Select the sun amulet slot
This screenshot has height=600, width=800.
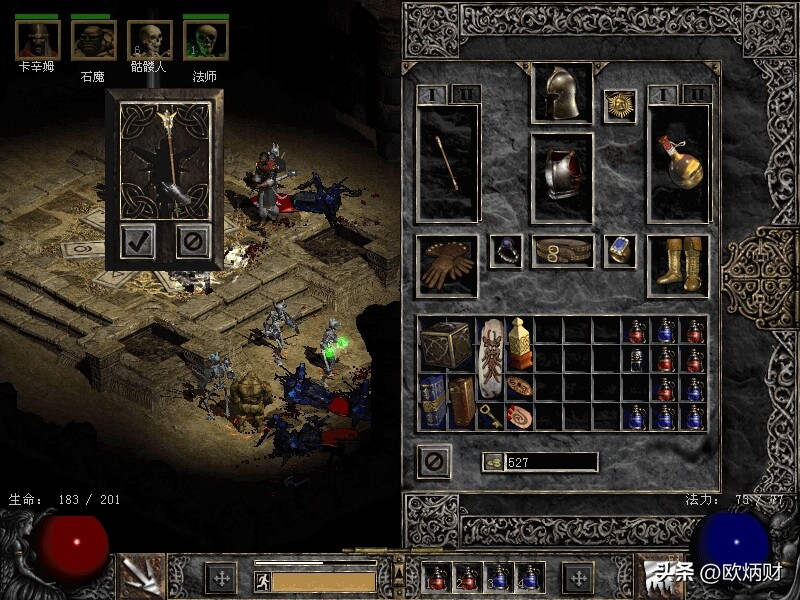coord(620,106)
